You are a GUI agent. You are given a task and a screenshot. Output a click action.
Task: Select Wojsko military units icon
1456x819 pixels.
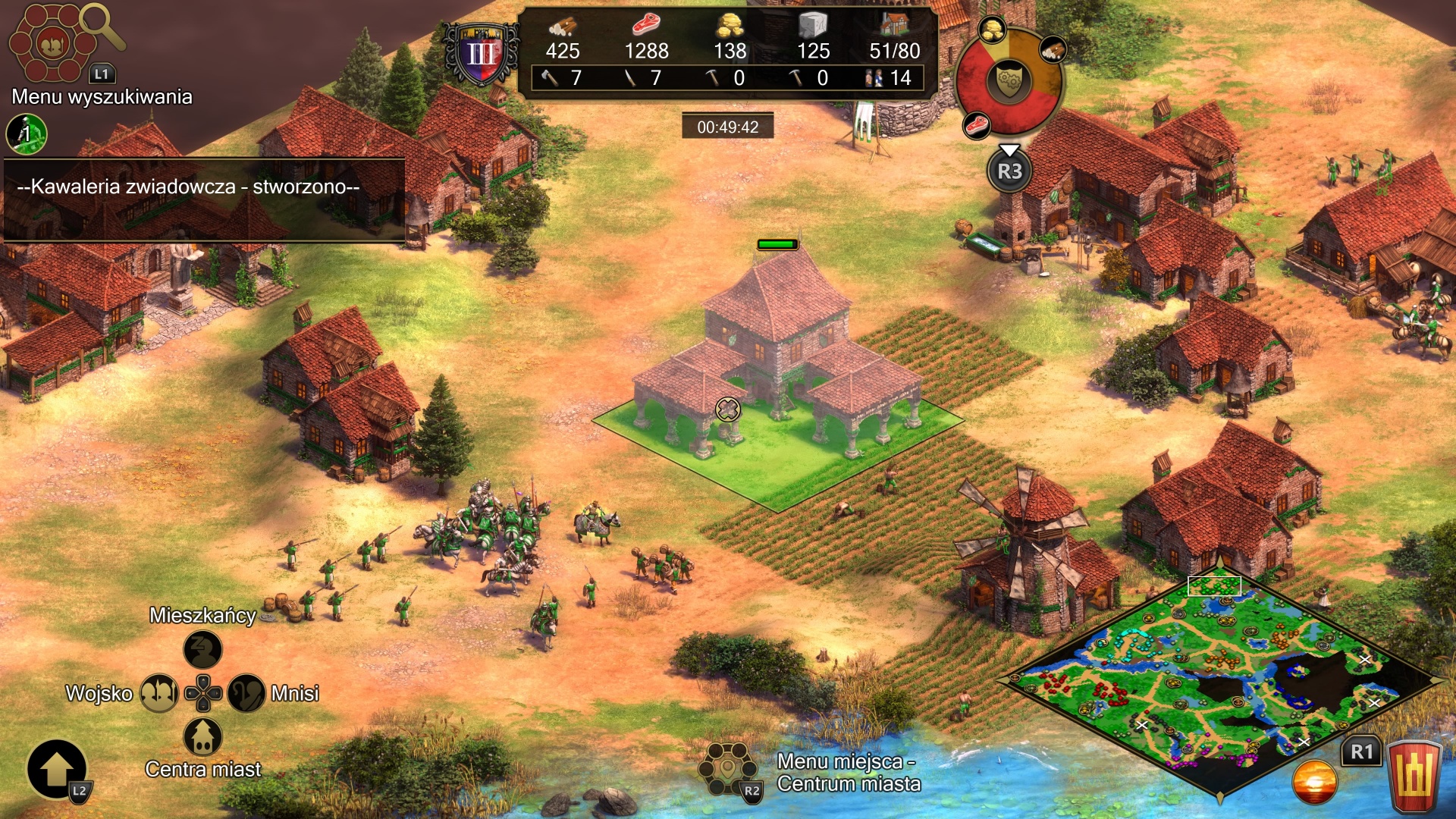(159, 692)
